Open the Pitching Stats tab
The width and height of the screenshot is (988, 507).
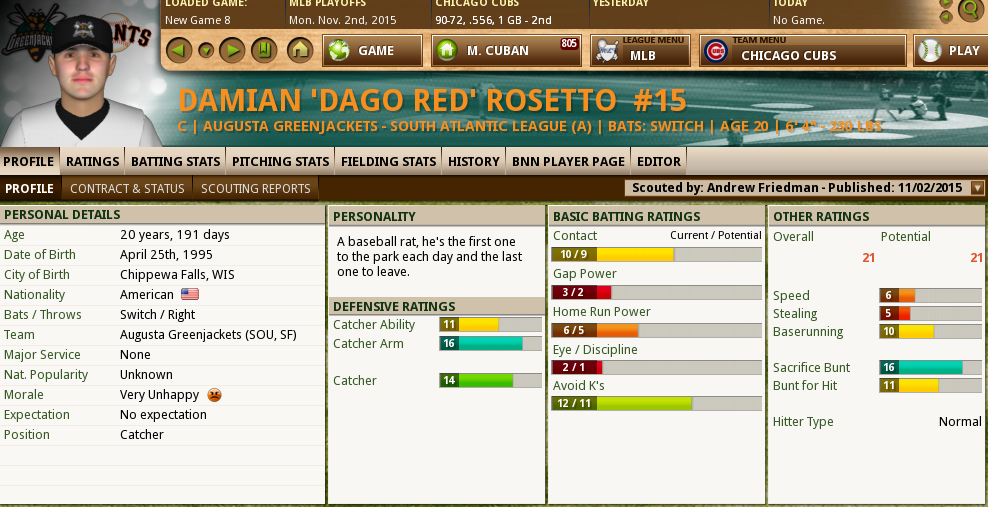pos(280,161)
